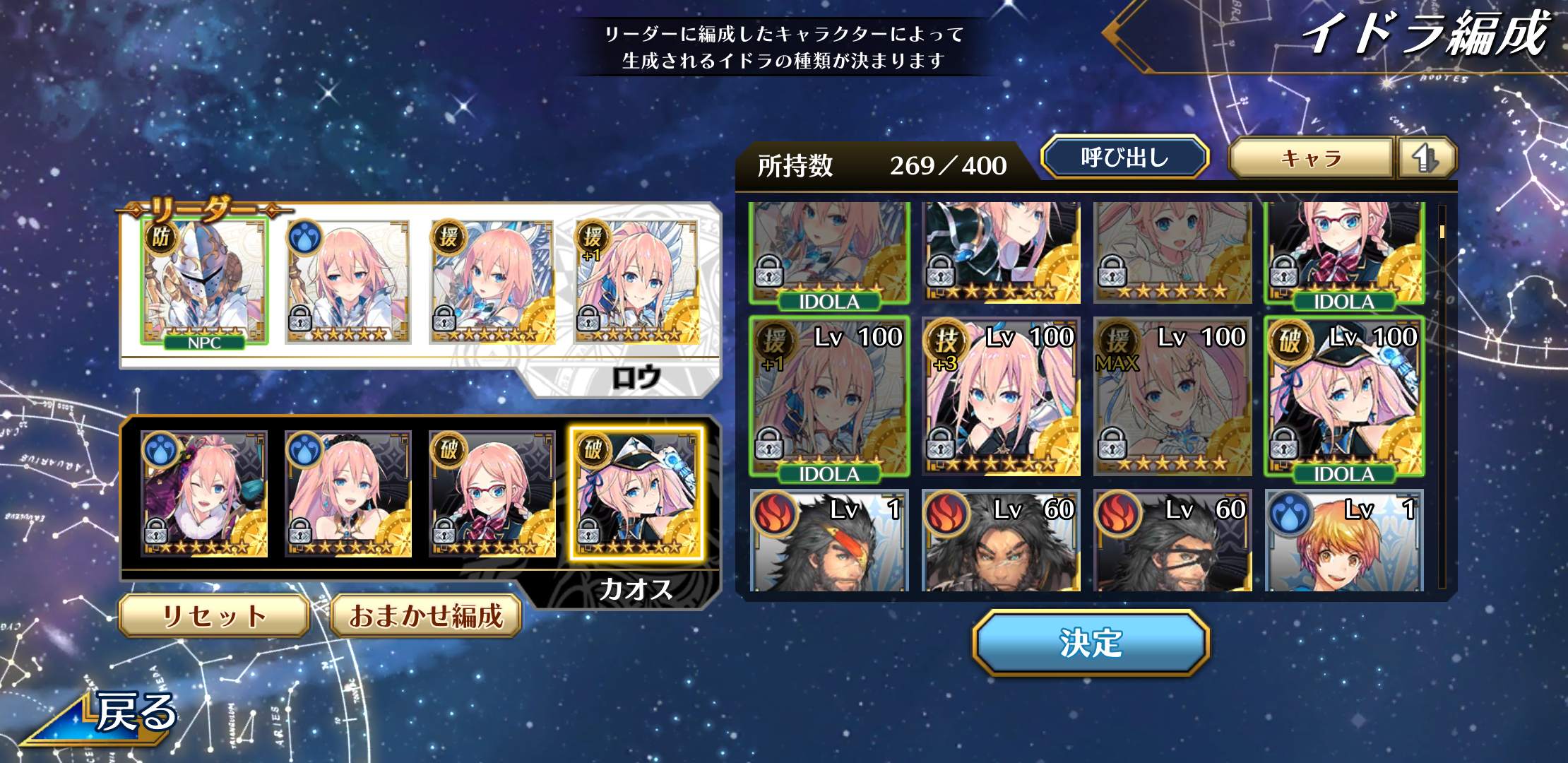Click the character list scrollbar
Image resolution: width=1568 pixels, height=763 pixels.
[x=1442, y=396]
